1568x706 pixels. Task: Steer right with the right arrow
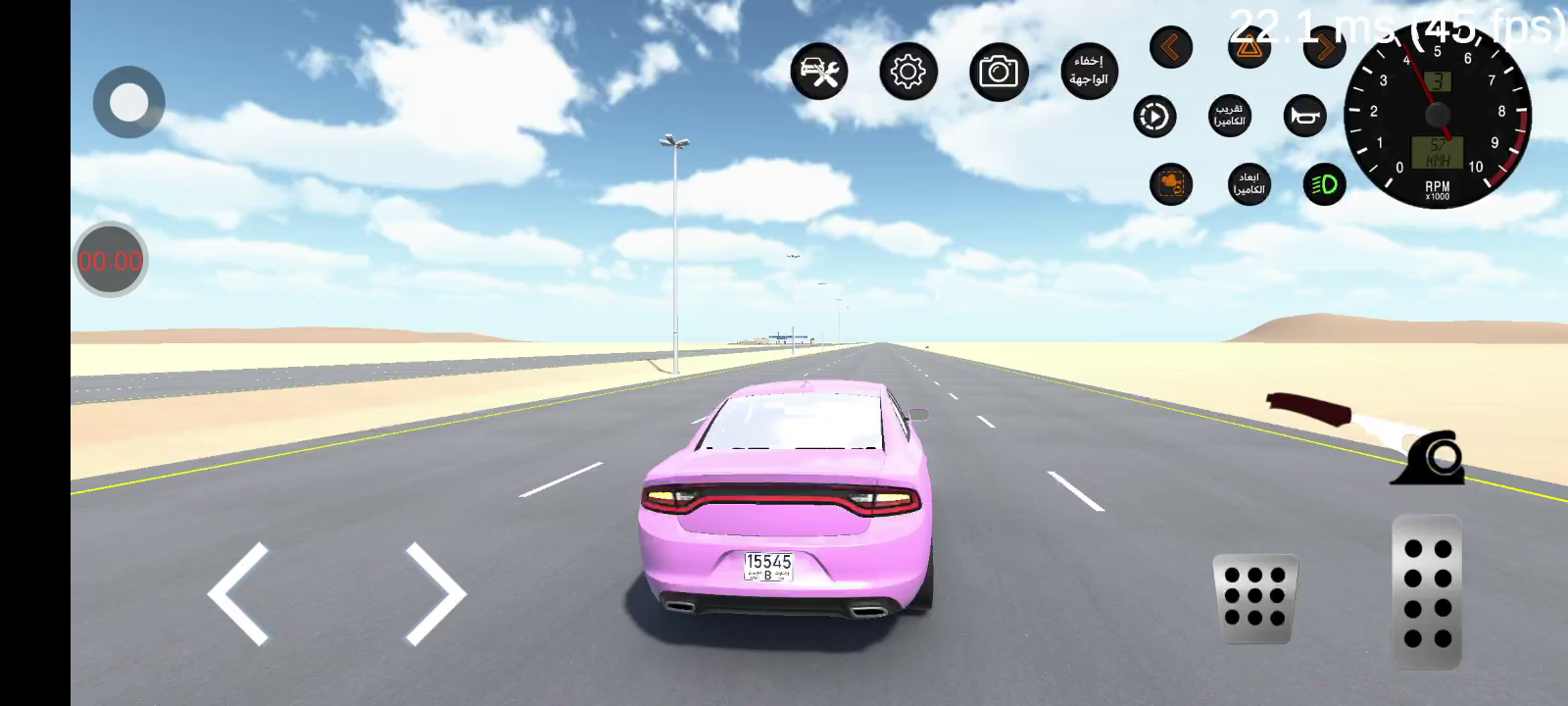tap(435, 593)
